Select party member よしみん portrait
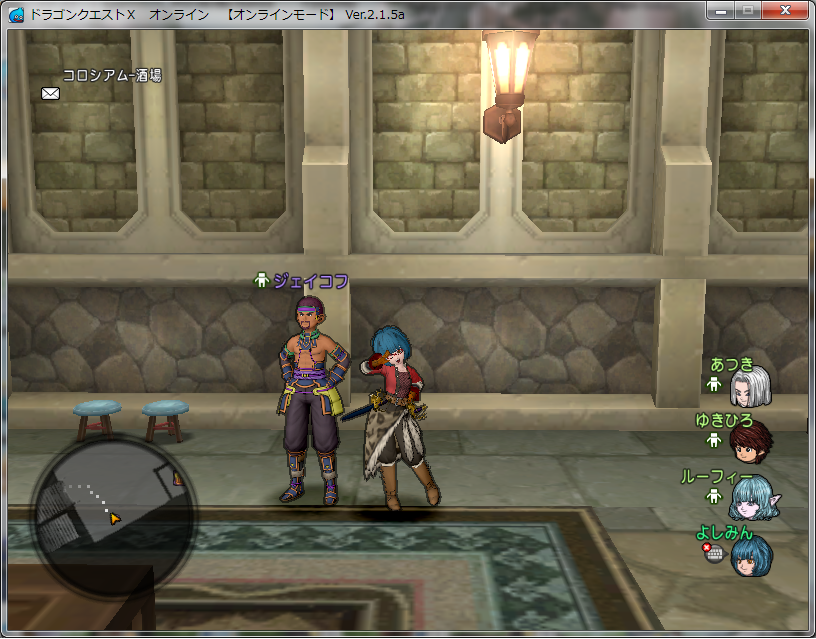 (x=750, y=554)
